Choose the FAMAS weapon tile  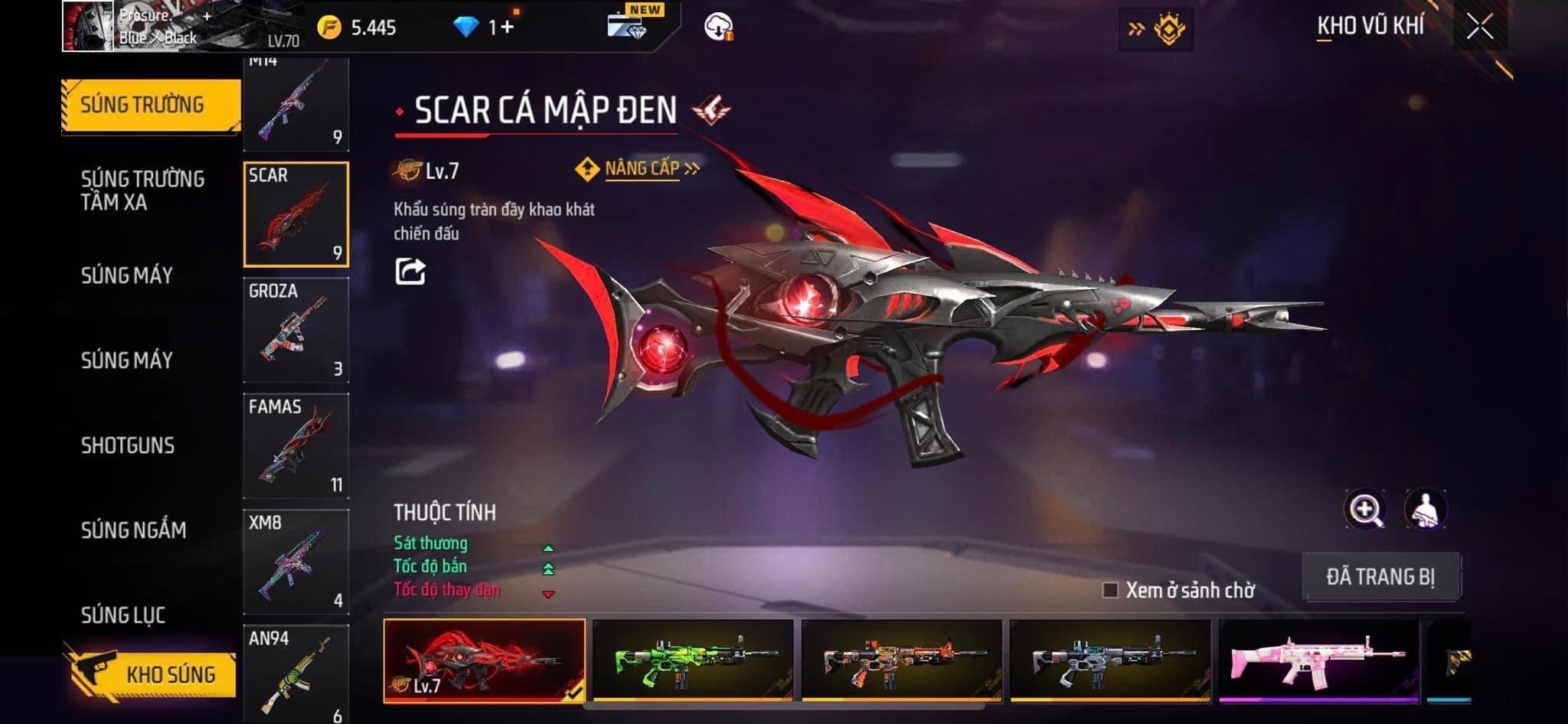296,445
